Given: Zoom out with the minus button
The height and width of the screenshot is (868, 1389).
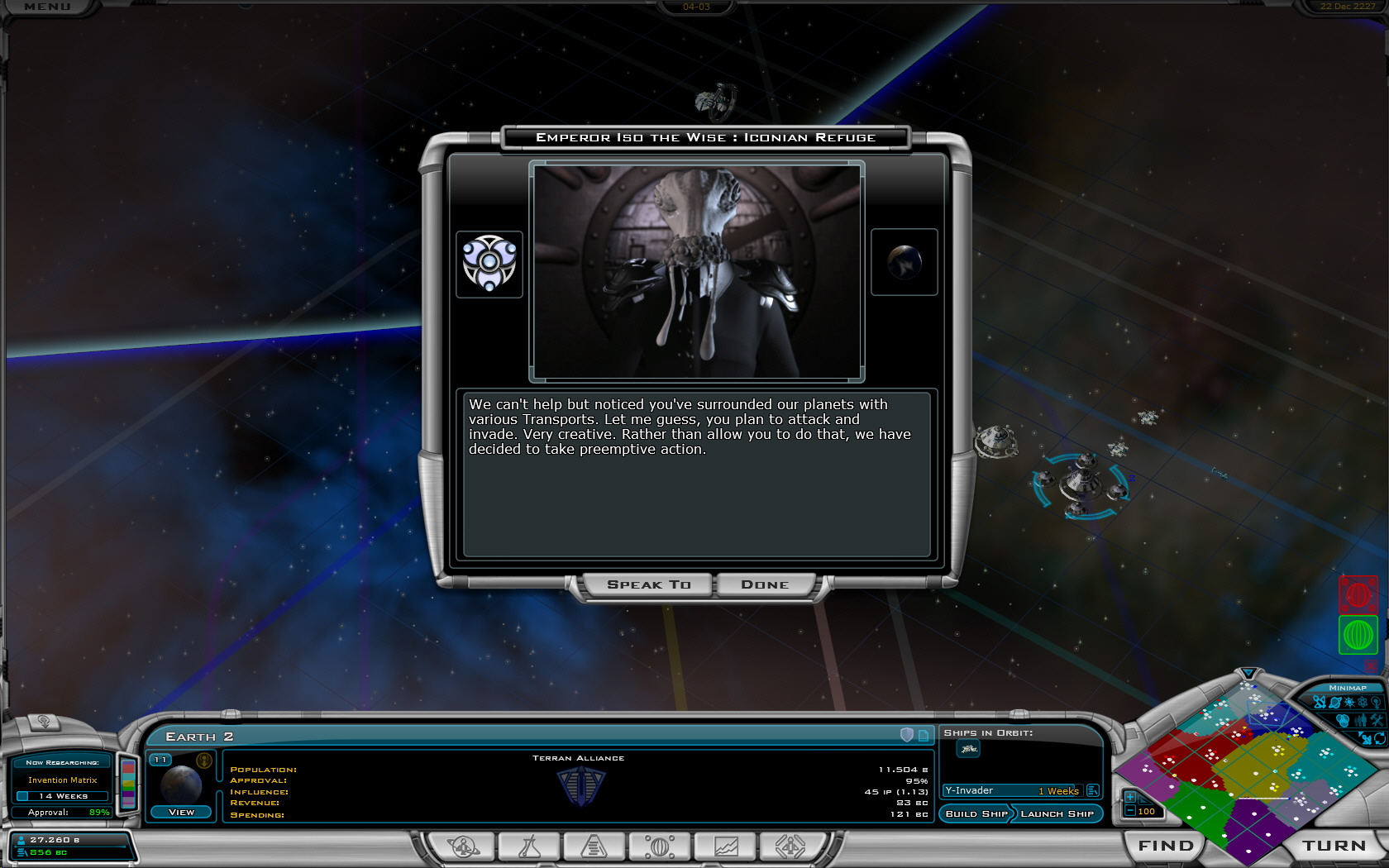Looking at the screenshot, I should pos(1129,811).
